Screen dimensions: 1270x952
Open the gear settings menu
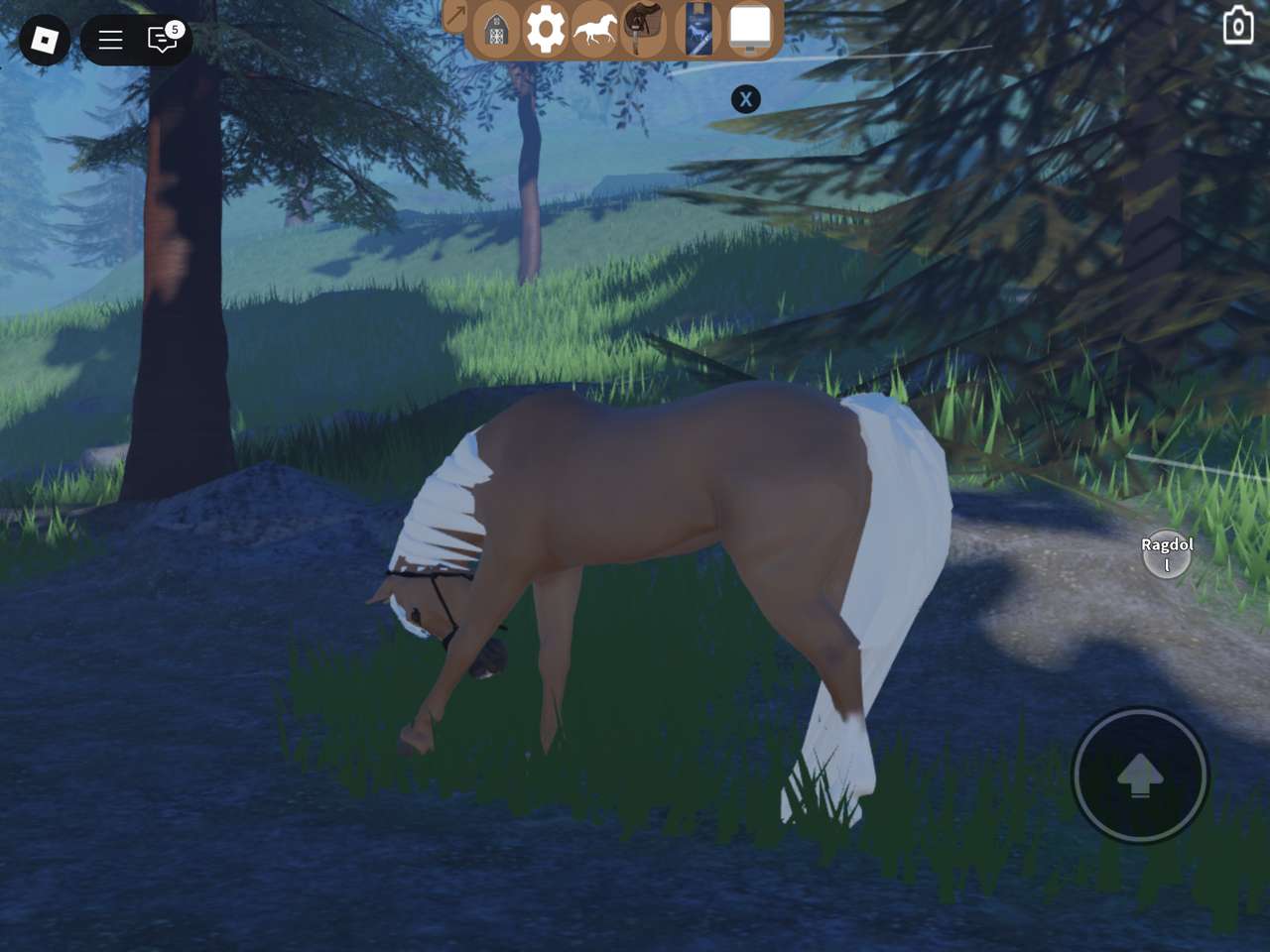coord(545,29)
